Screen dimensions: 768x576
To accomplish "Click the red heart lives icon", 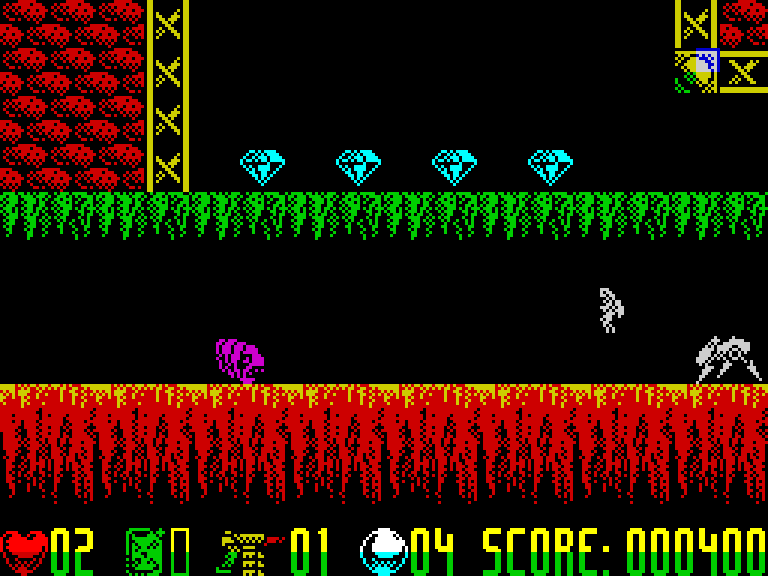I will (25, 549).
